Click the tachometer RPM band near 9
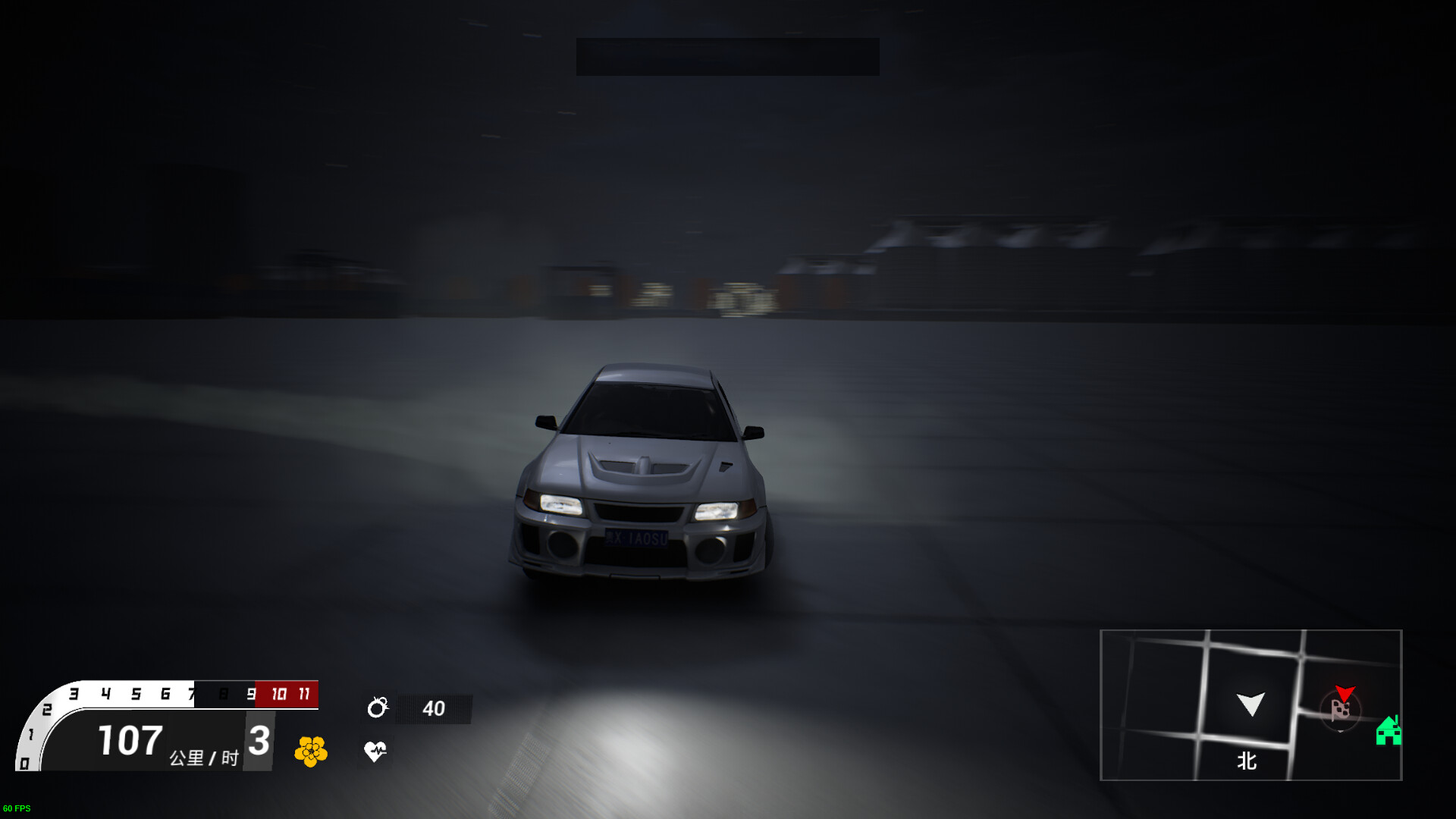Screen dimensions: 1456x819 coord(250,693)
